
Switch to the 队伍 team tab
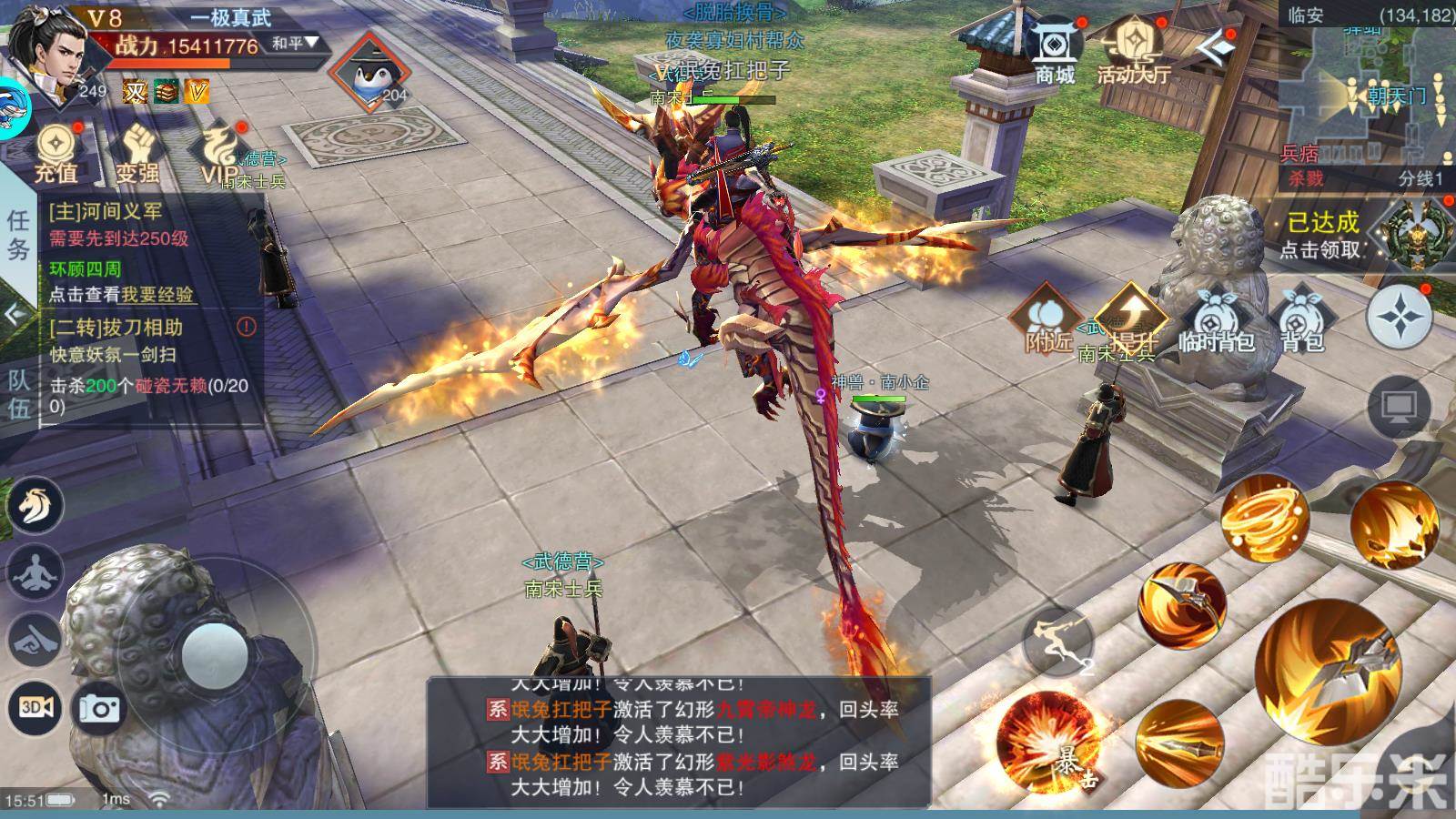coord(19,393)
